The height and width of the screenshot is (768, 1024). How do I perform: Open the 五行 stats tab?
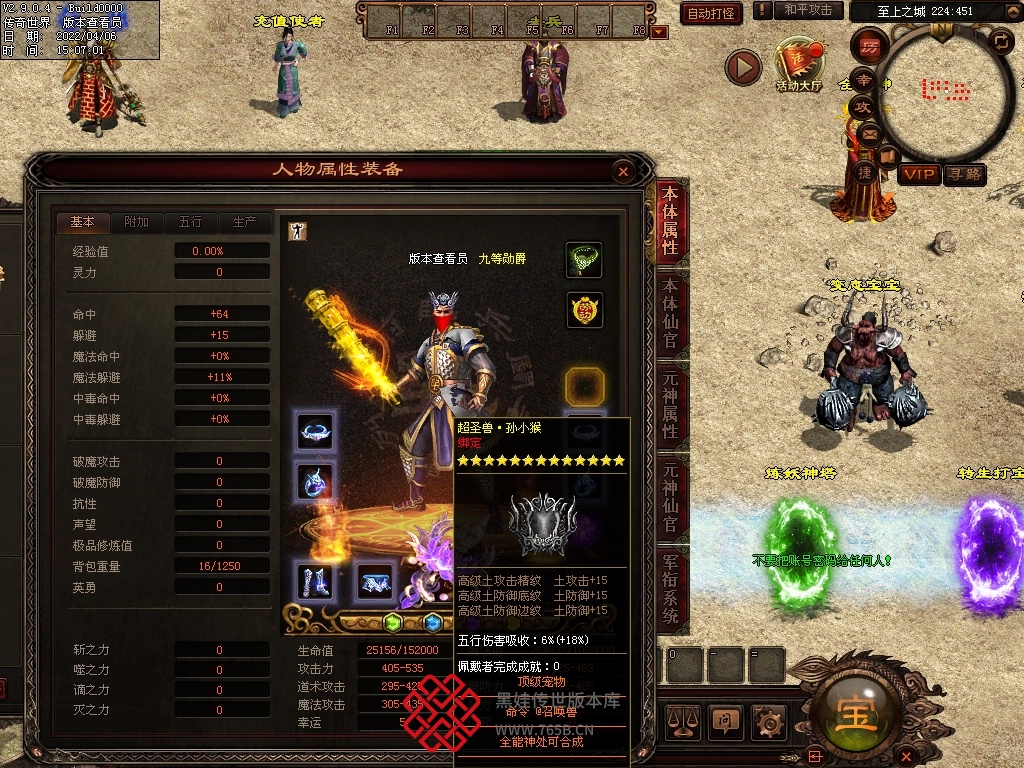click(x=190, y=222)
